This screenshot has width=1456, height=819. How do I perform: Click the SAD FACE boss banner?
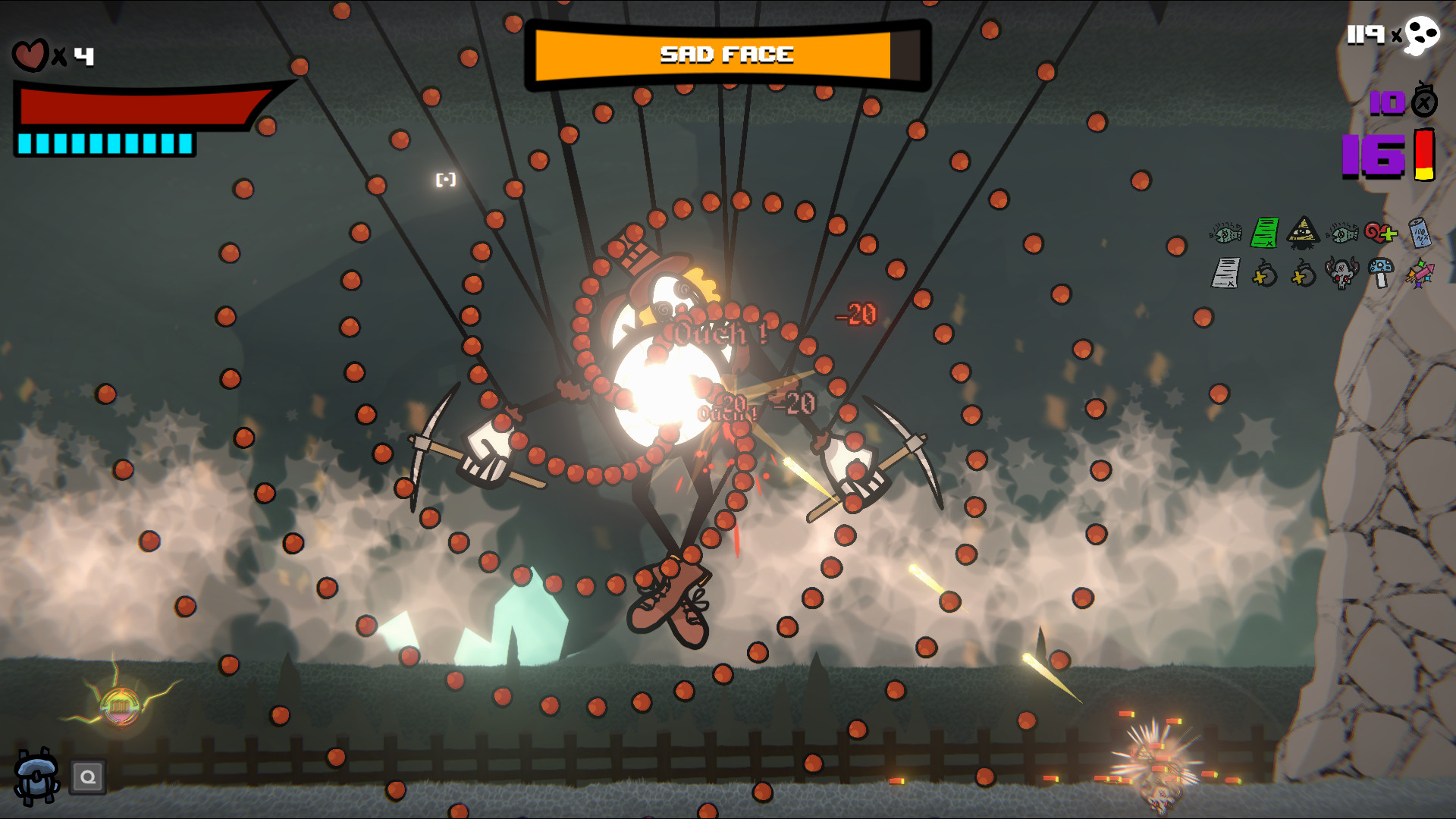pos(726,54)
